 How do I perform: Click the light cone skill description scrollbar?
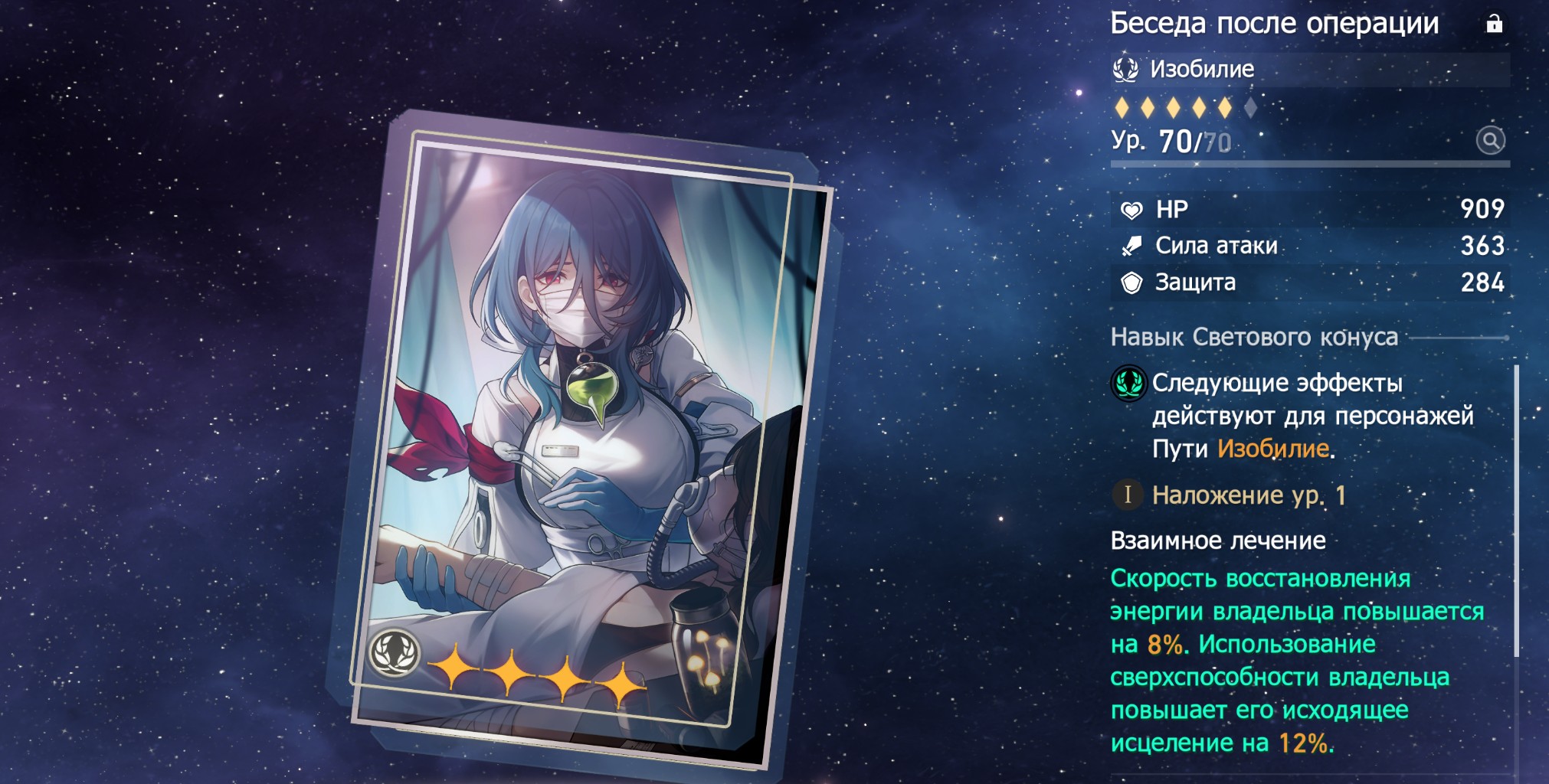click(x=1516, y=511)
